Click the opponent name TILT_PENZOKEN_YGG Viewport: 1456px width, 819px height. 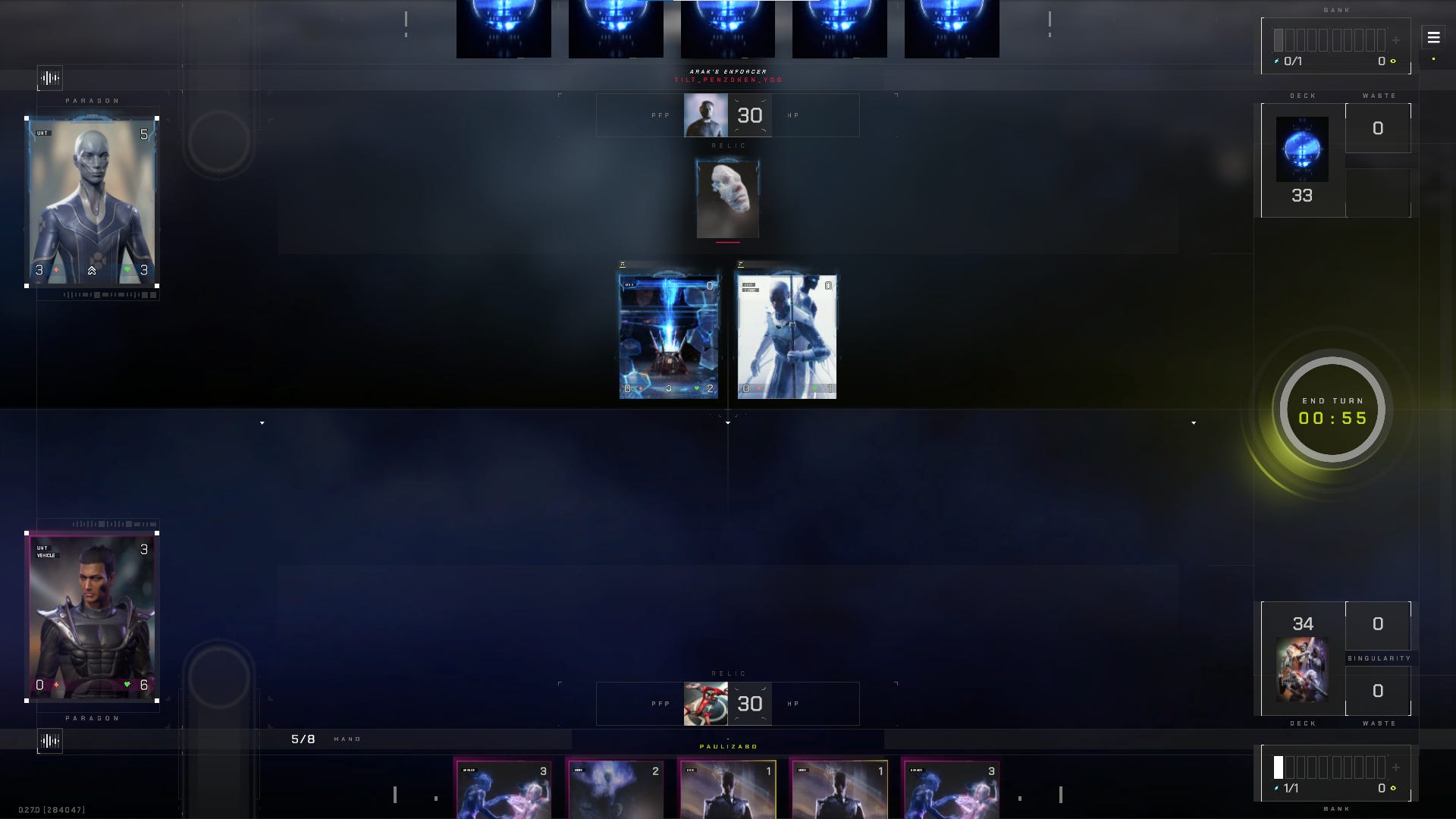(x=730, y=79)
